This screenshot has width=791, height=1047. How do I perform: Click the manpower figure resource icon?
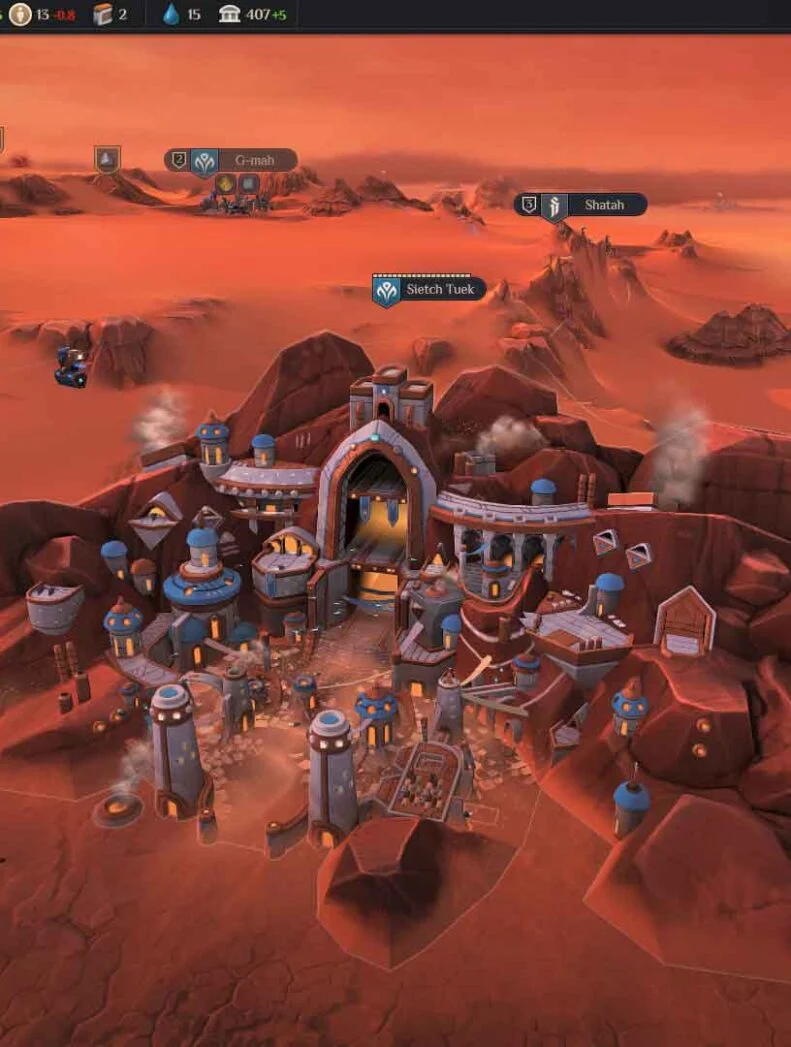tap(19, 15)
